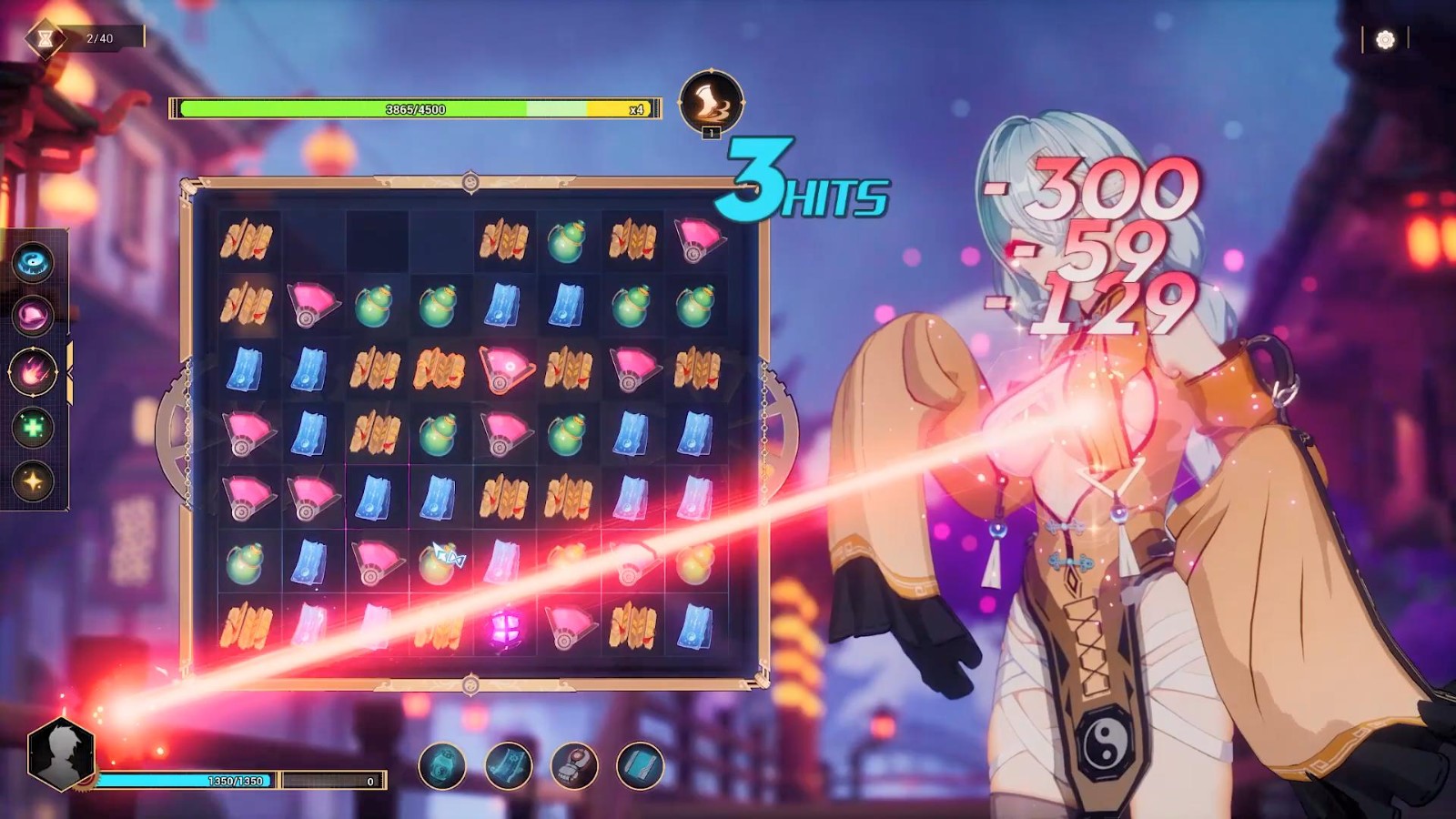The image size is (1456, 819).
Task: Activate the blue yin-yang skill
Action: pos(34,263)
